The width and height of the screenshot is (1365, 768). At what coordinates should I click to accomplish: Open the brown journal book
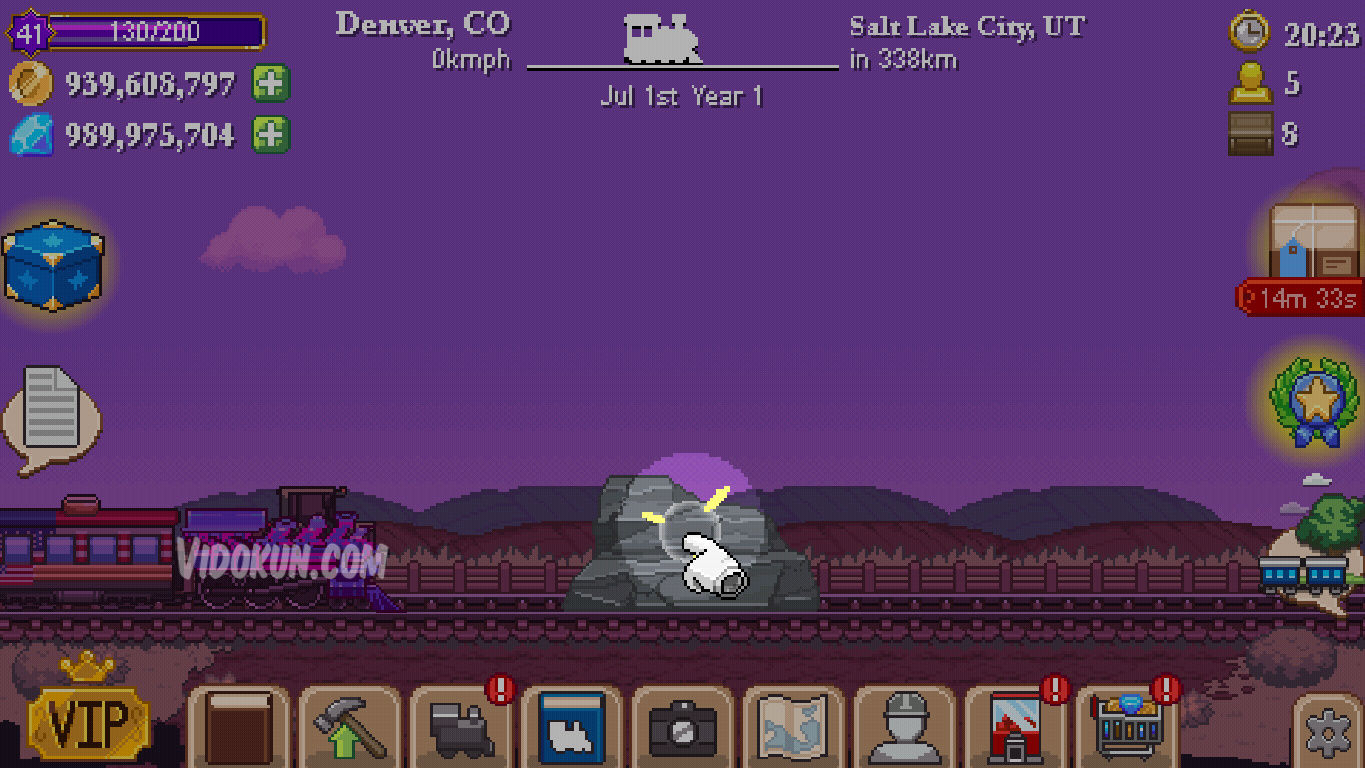tap(237, 730)
